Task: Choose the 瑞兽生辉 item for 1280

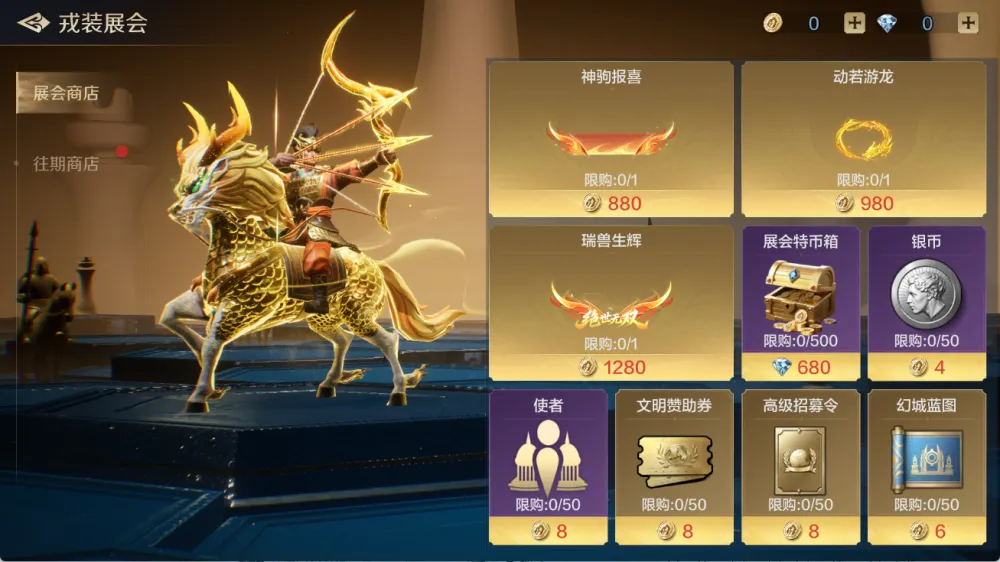Action: 611,303
